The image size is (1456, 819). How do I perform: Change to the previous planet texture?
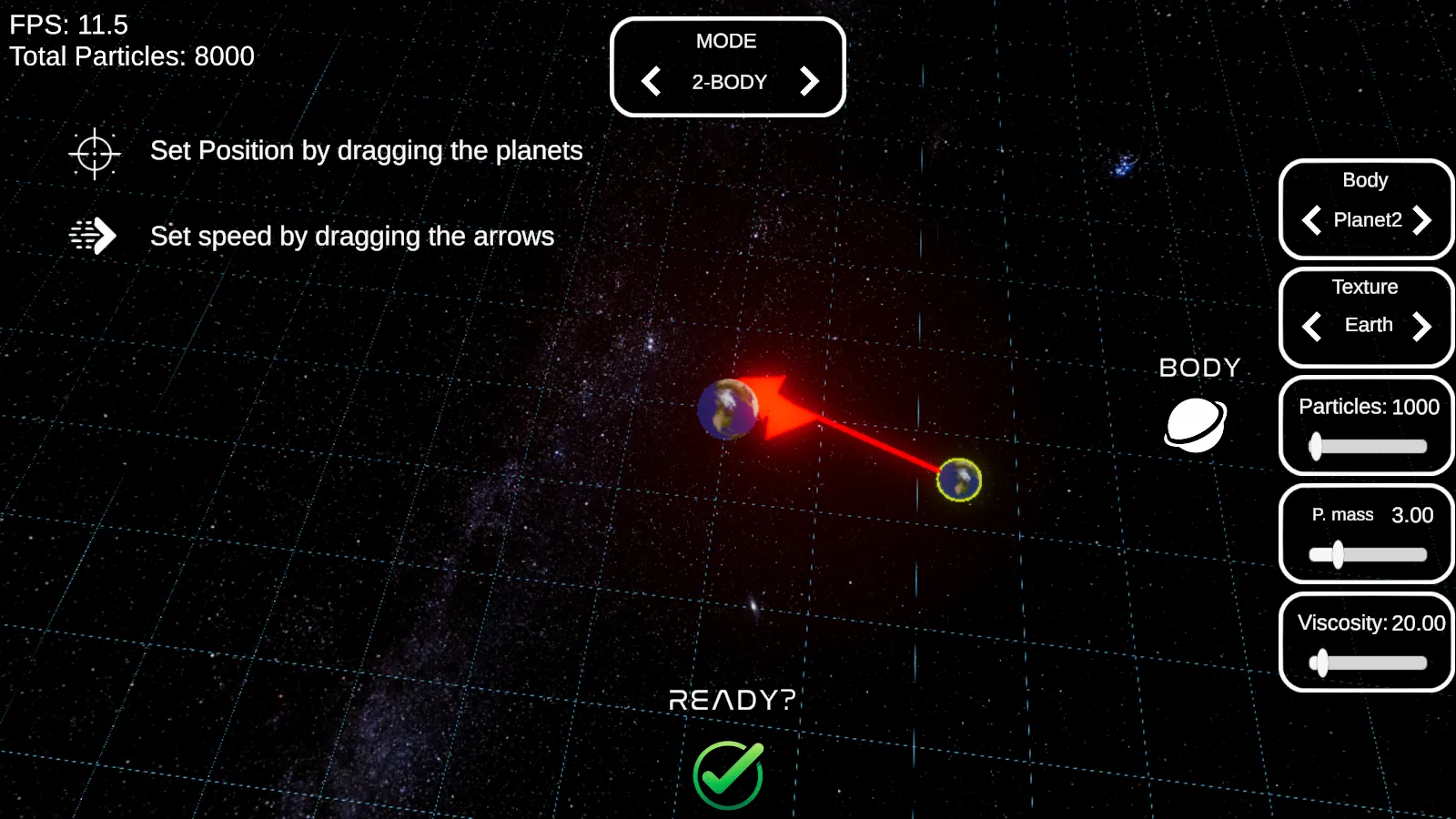click(1311, 326)
